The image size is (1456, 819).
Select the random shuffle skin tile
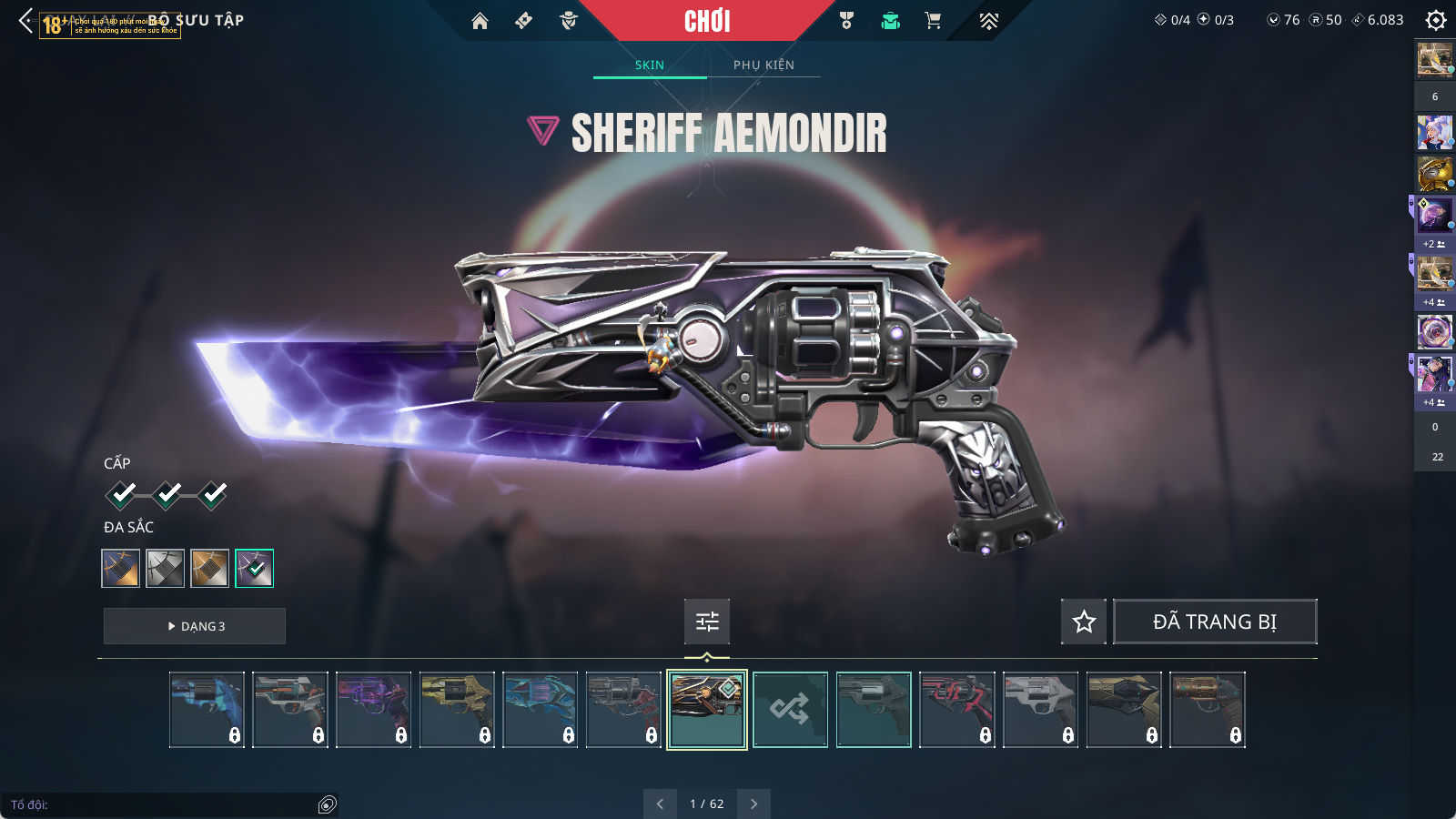[790, 710]
